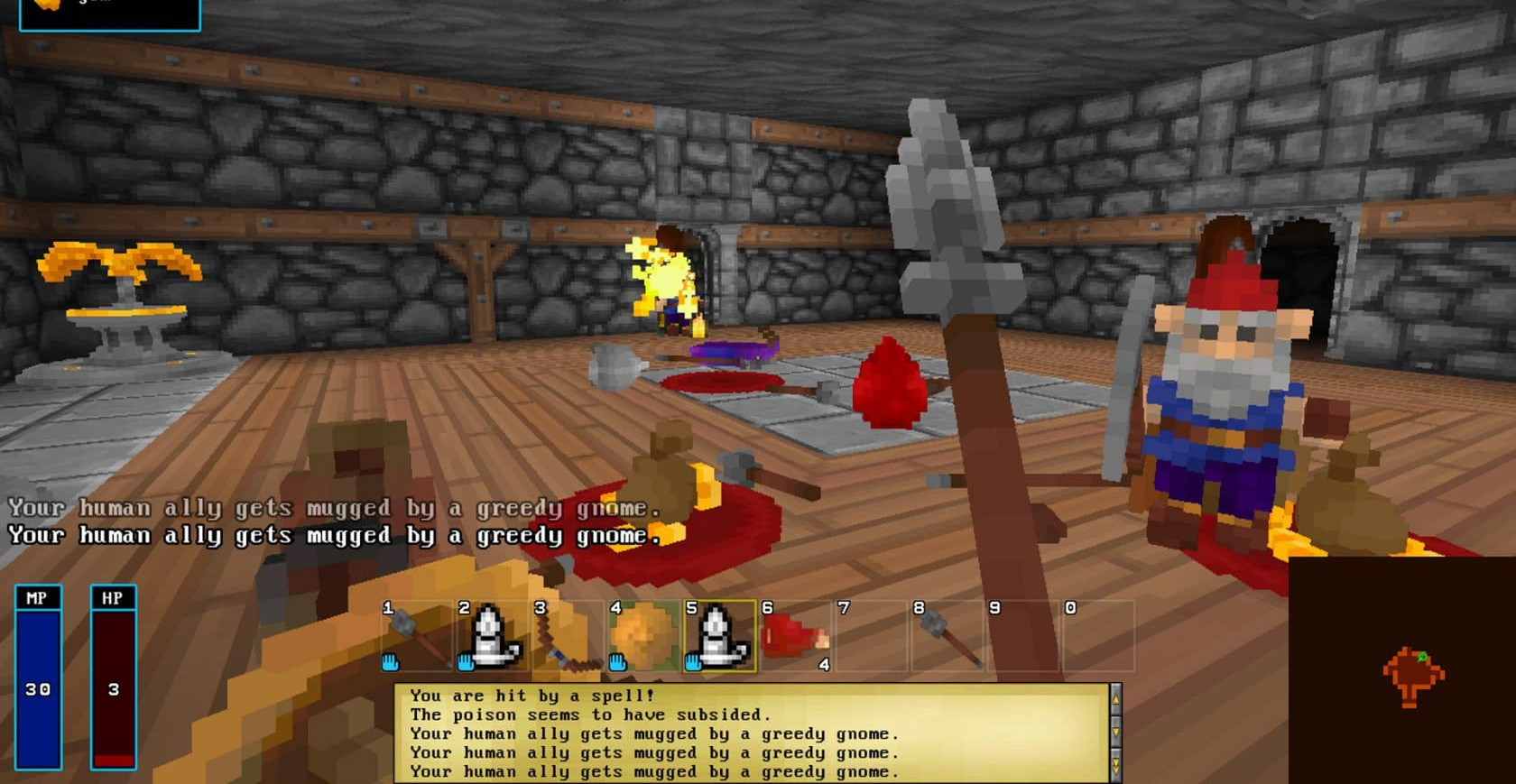Choose the white lamp in hotbar slot 2
The height and width of the screenshot is (784, 1516).
[x=492, y=636]
